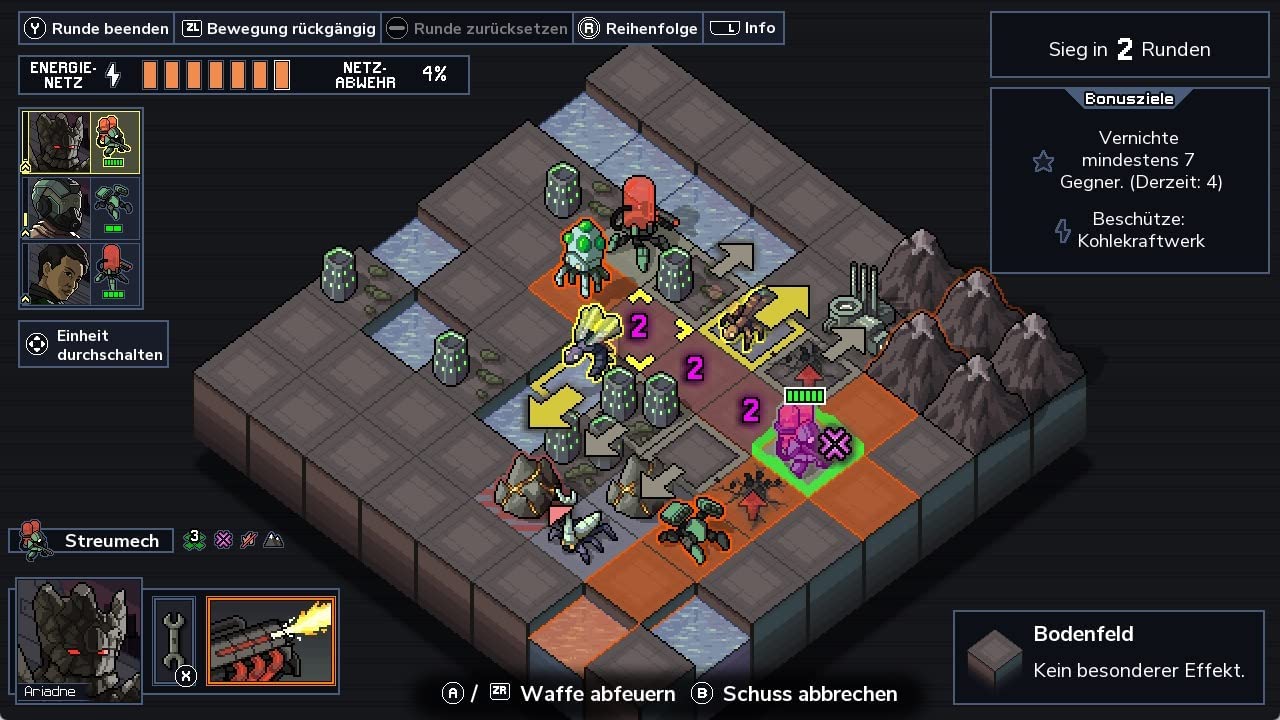The image size is (1280, 720).
Task: End the turn with Runde beenden
Action: pos(97,28)
